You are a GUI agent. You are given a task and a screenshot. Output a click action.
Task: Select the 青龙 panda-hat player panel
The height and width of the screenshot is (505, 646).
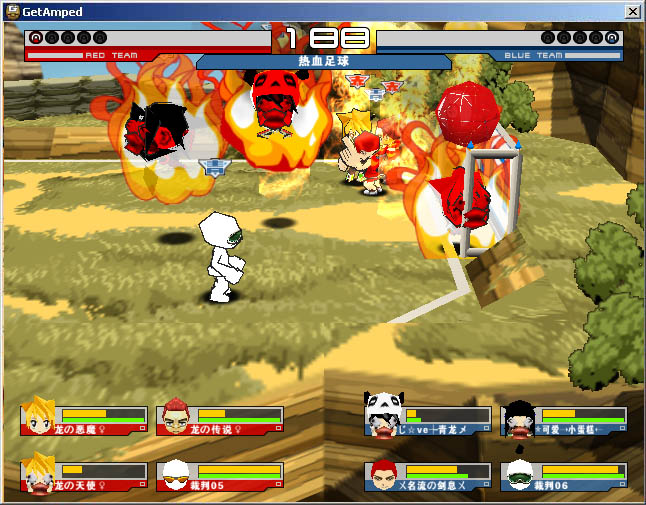tap(428, 420)
